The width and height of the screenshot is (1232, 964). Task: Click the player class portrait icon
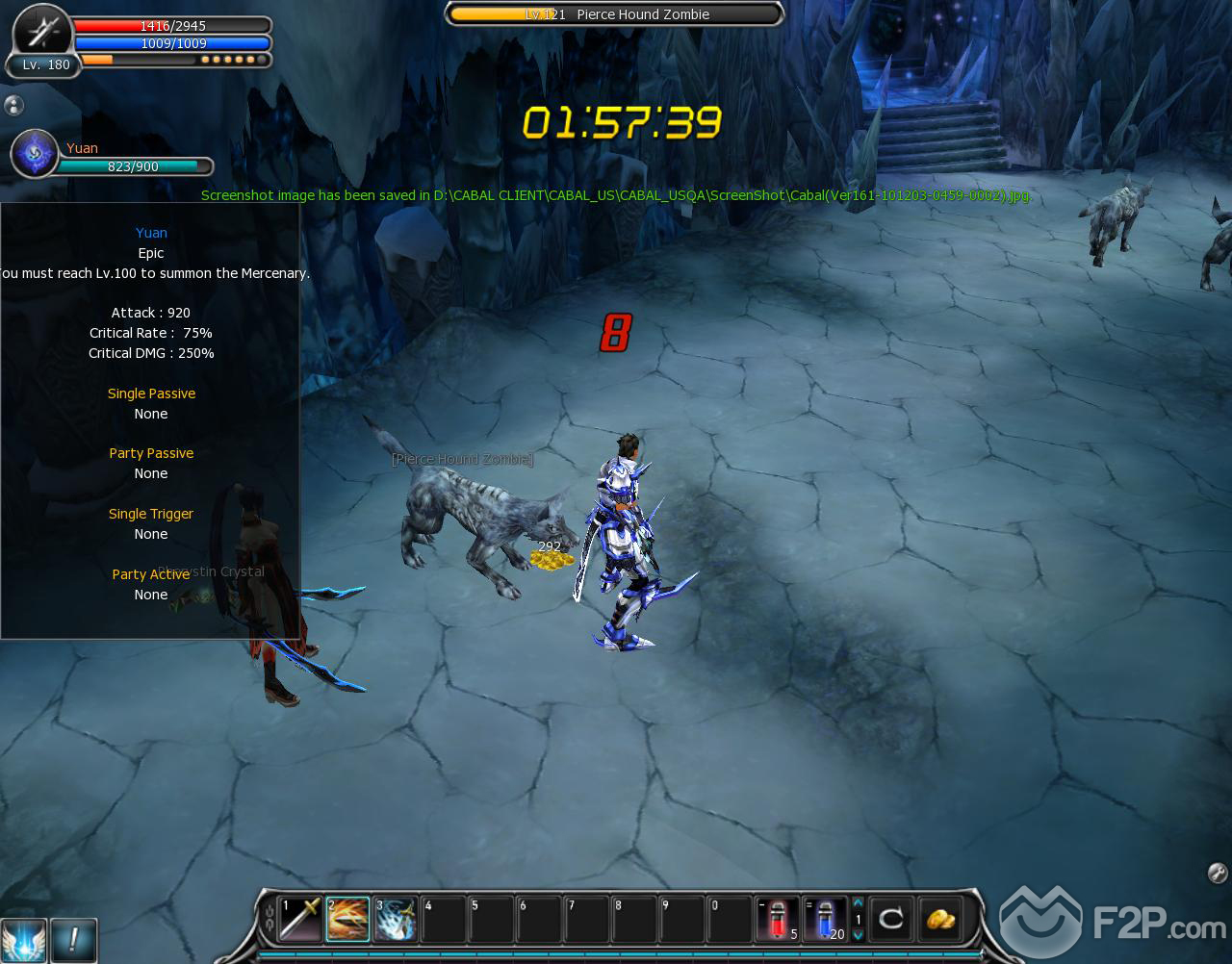coord(43,34)
